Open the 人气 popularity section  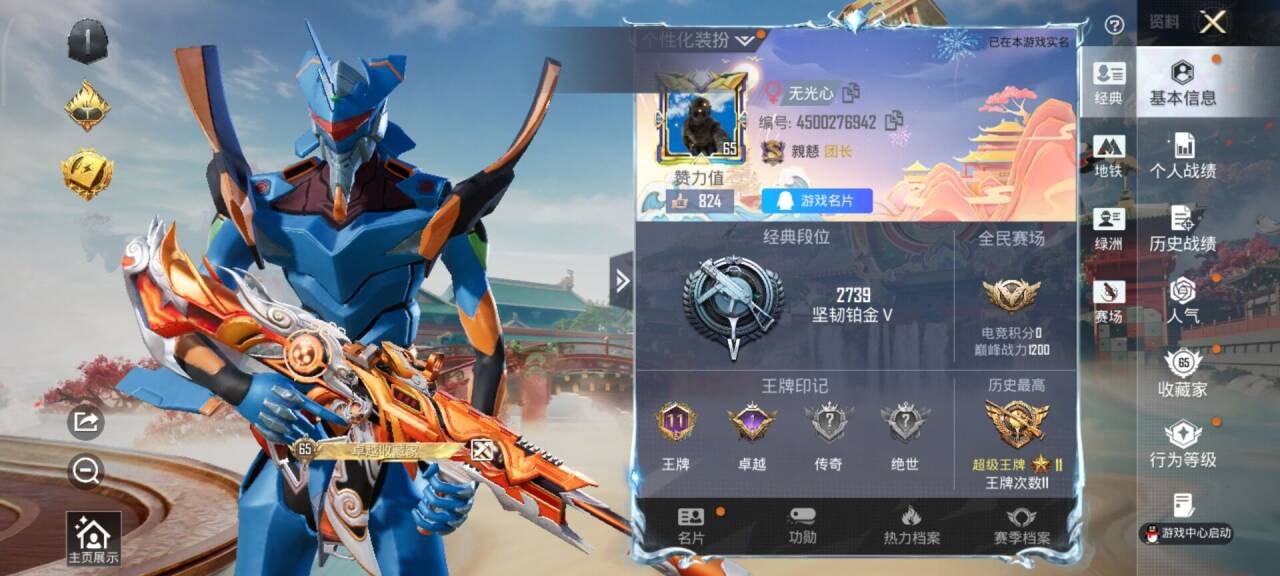pos(1183,300)
